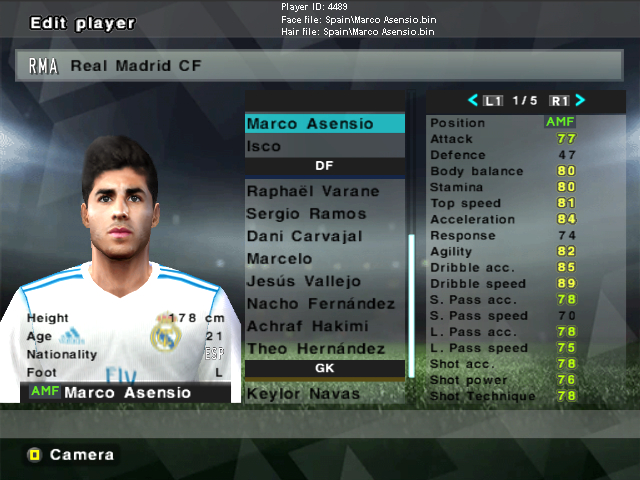This screenshot has width=640, height=480.
Task: Click the left arrow for previous stats page
Action: (474, 100)
